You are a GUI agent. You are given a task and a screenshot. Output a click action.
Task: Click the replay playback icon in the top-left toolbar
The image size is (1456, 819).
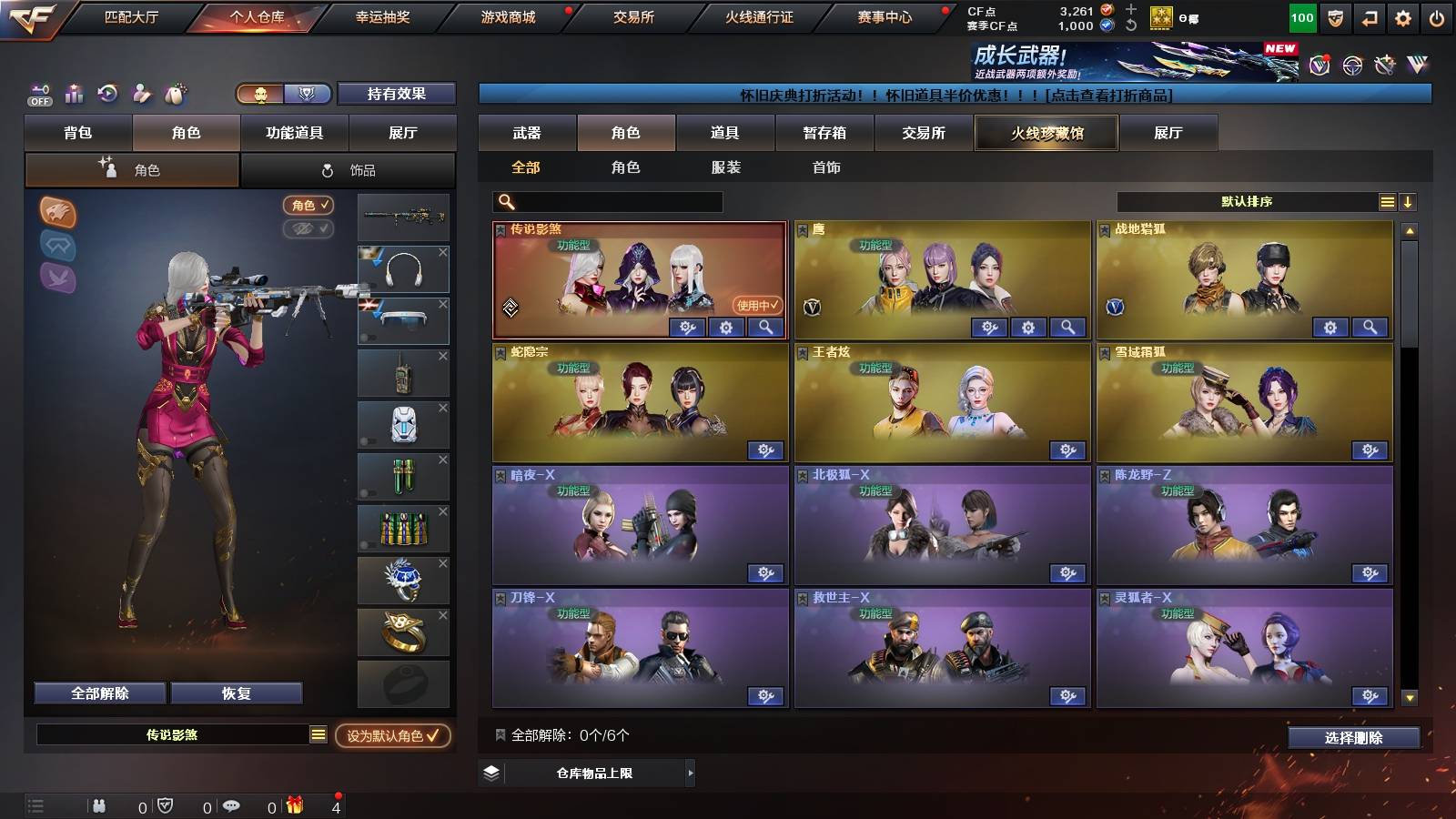tap(108, 93)
